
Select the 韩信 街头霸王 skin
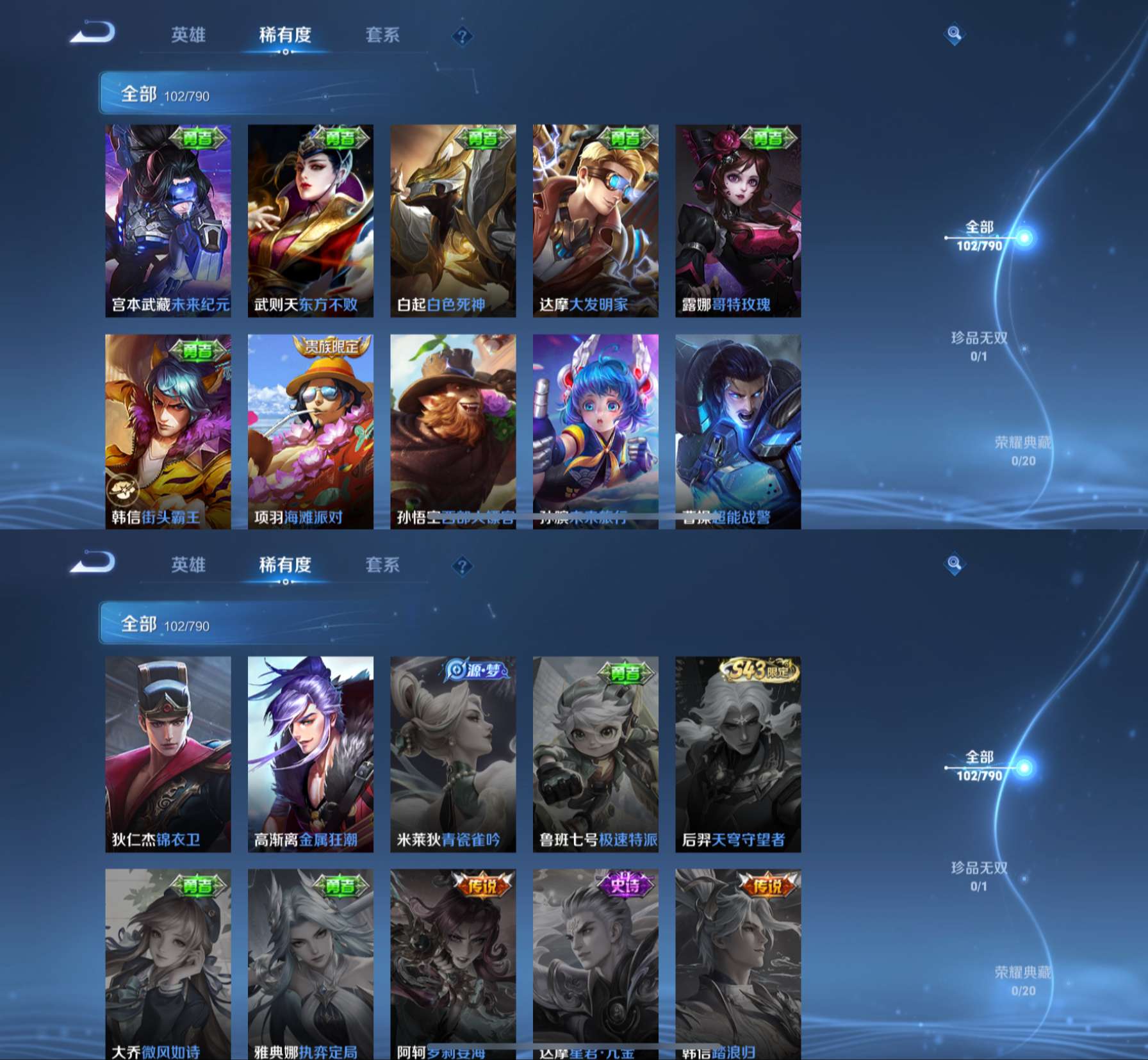(168, 430)
